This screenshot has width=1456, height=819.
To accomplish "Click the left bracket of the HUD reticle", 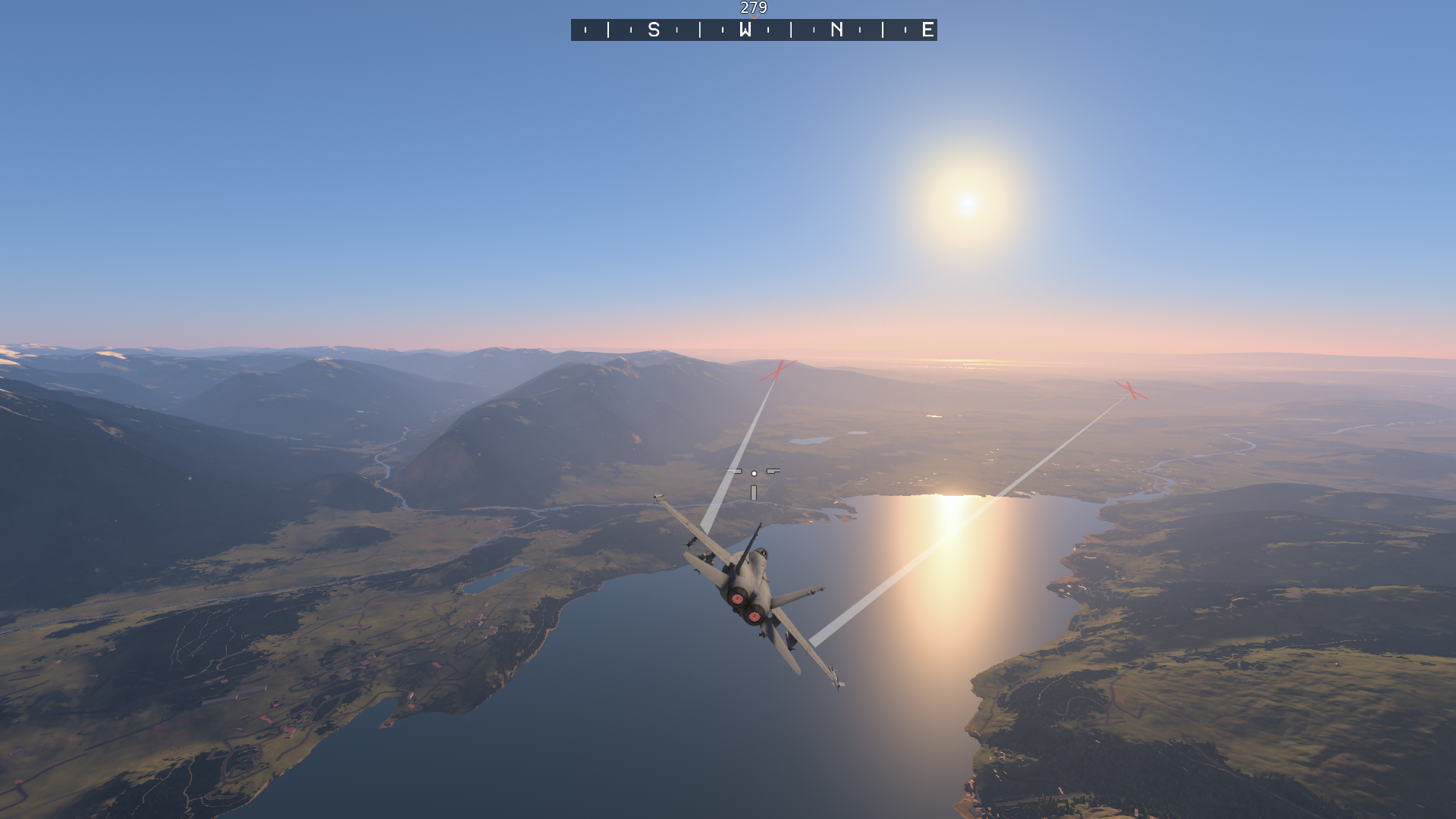I will click(x=734, y=471).
